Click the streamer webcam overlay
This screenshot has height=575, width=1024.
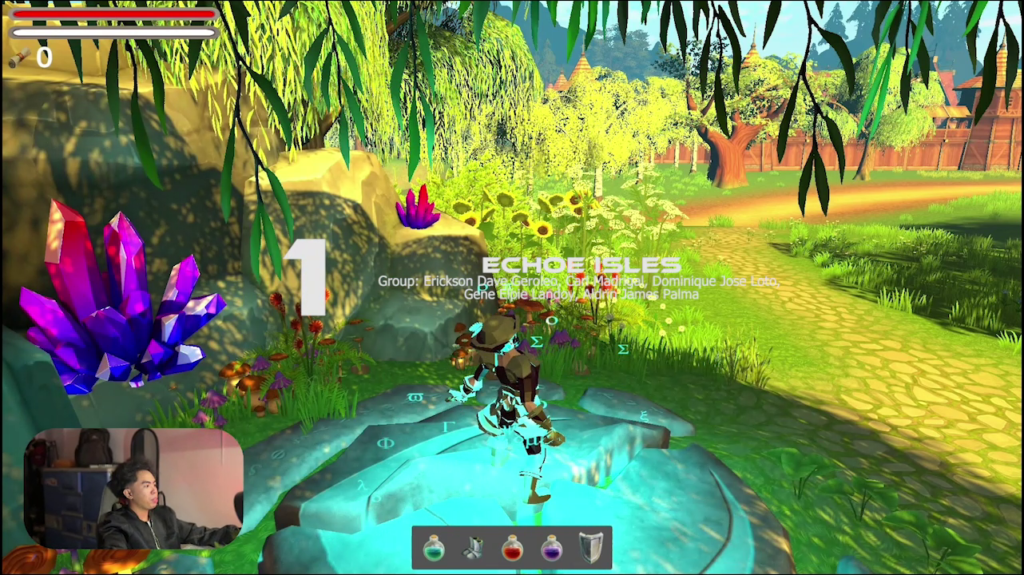tap(133, 488)
